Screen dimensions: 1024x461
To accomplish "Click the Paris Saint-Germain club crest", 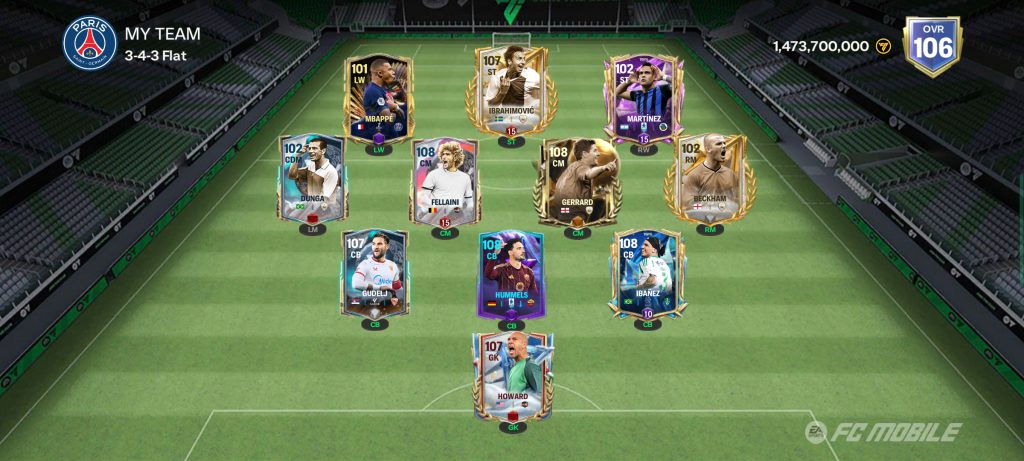I will [x=90, y=43].
